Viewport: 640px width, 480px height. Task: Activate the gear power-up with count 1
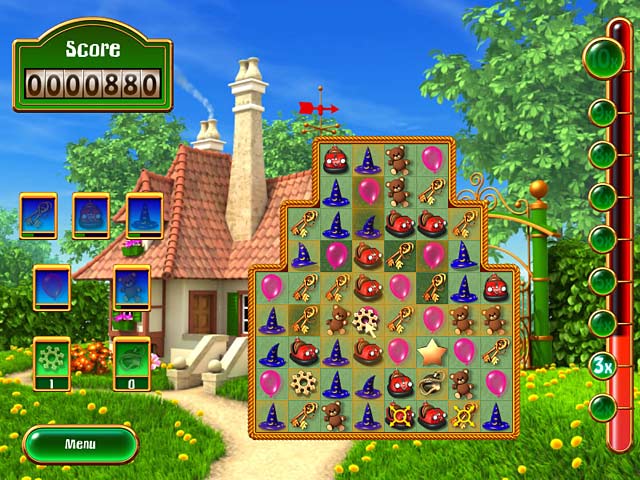point(52,360)
